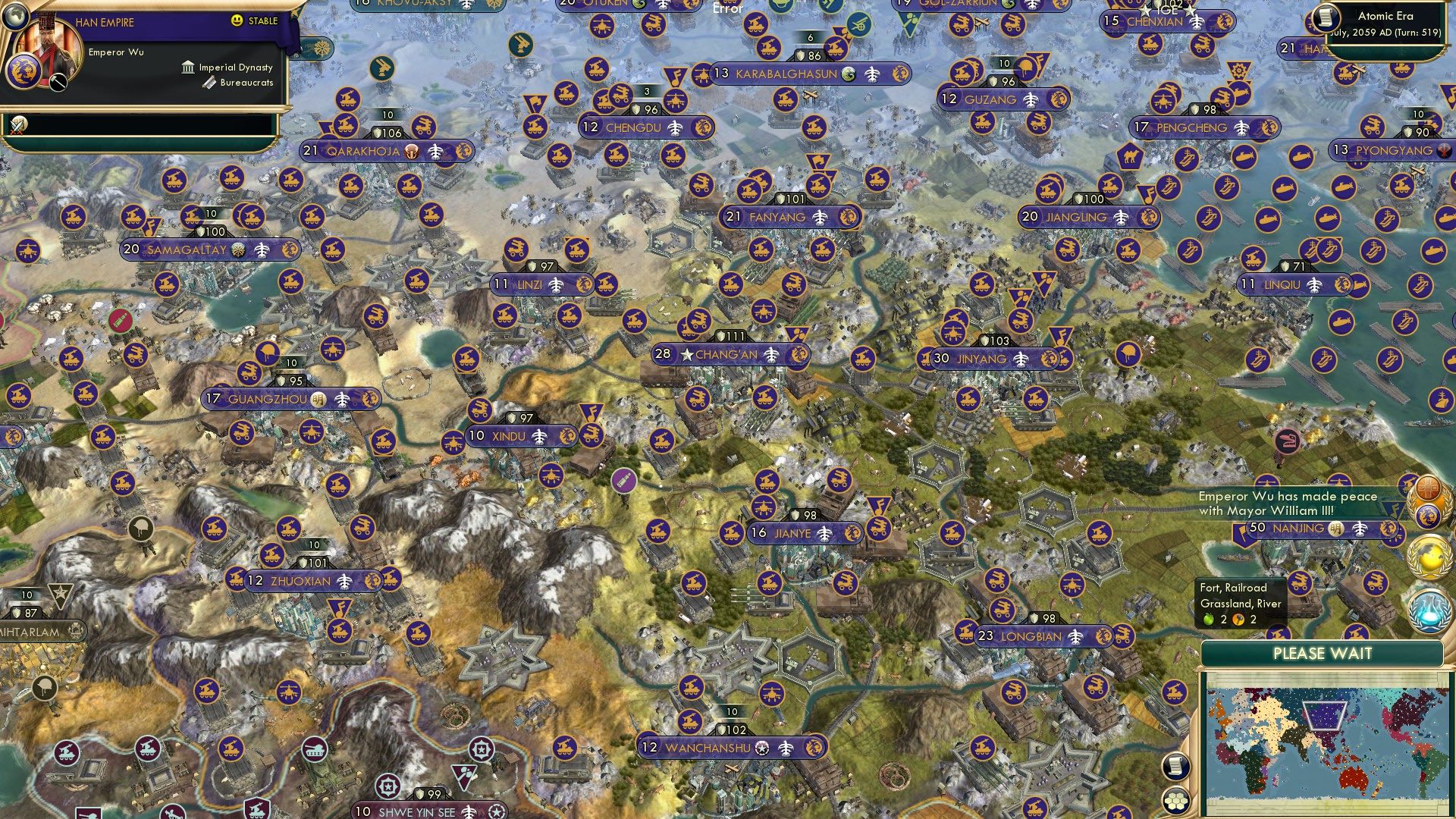Toggle strategic view with the hexagon grid icon
This screenshot has height=819, width=1456.
(x=1175, y=800)
